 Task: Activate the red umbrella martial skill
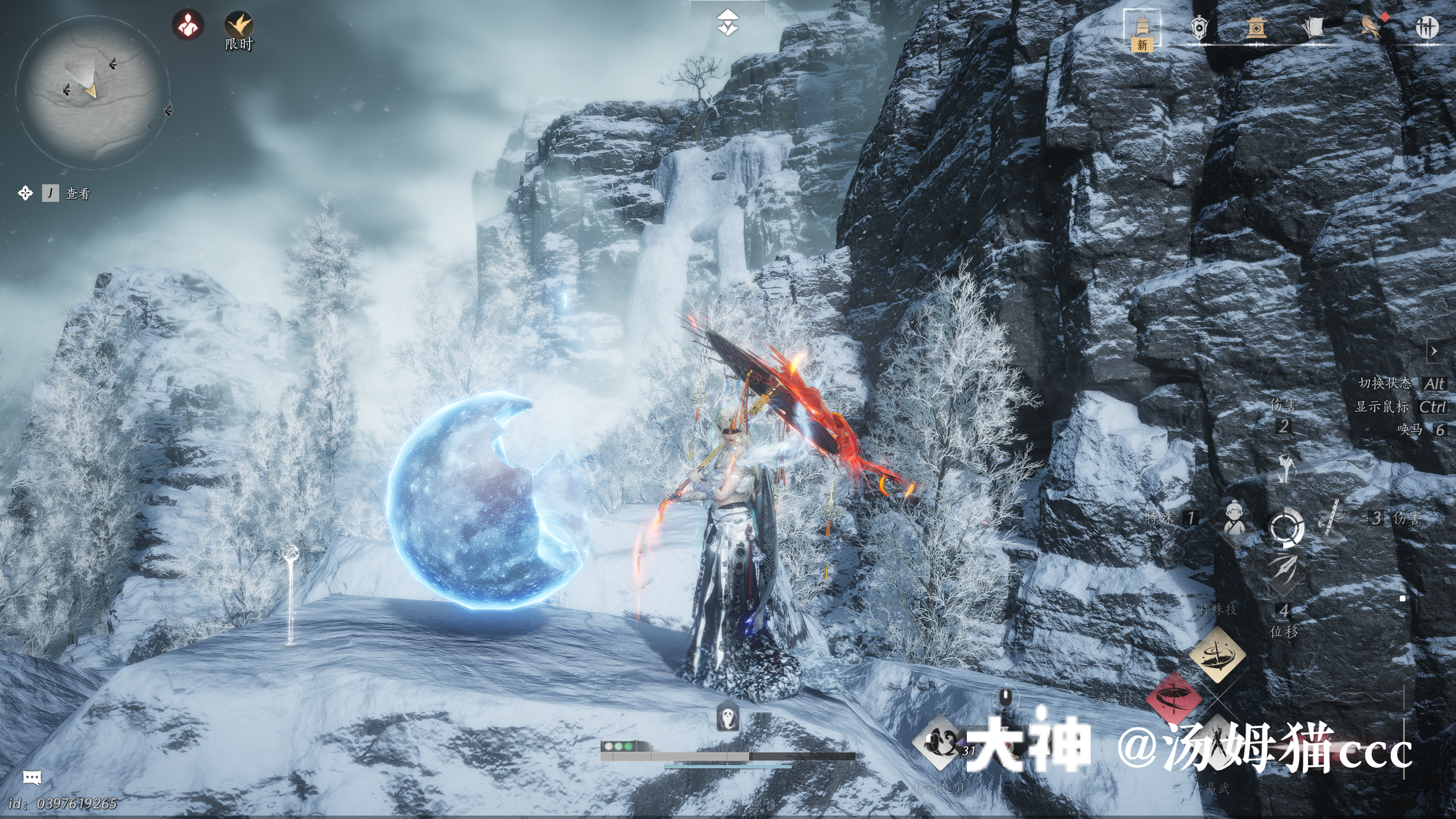1173,697
